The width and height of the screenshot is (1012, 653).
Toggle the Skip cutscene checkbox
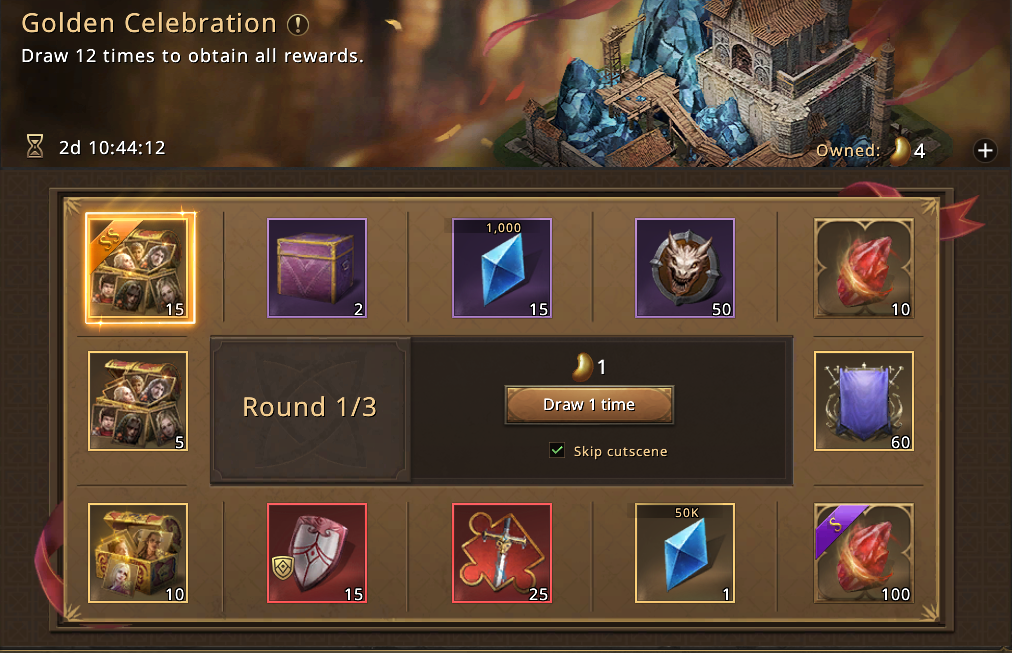coord(557,451)
